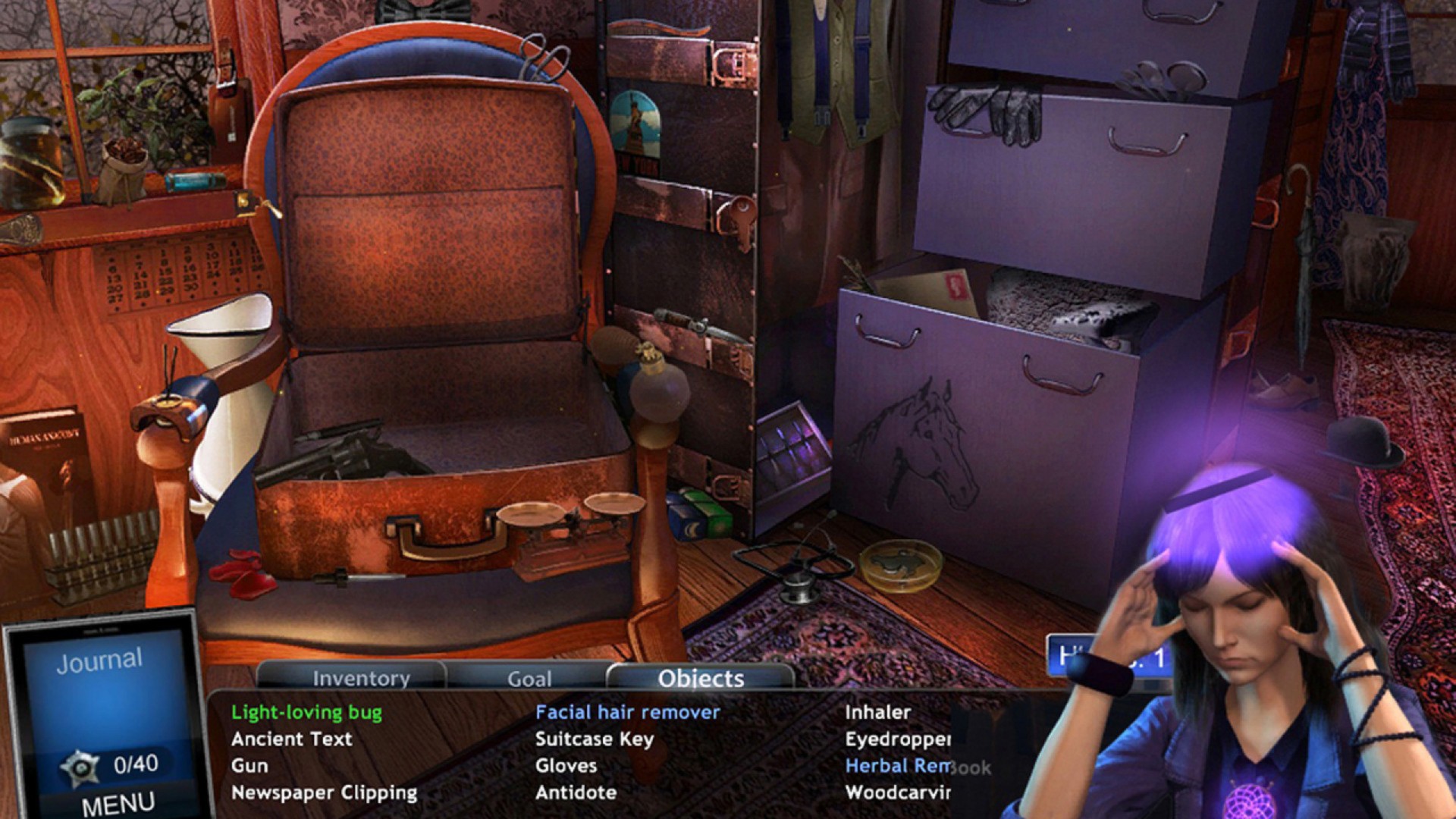Select 'Ancient Text' in the object list
This screenshot has height=819, width=1456.
pos(291,739)
